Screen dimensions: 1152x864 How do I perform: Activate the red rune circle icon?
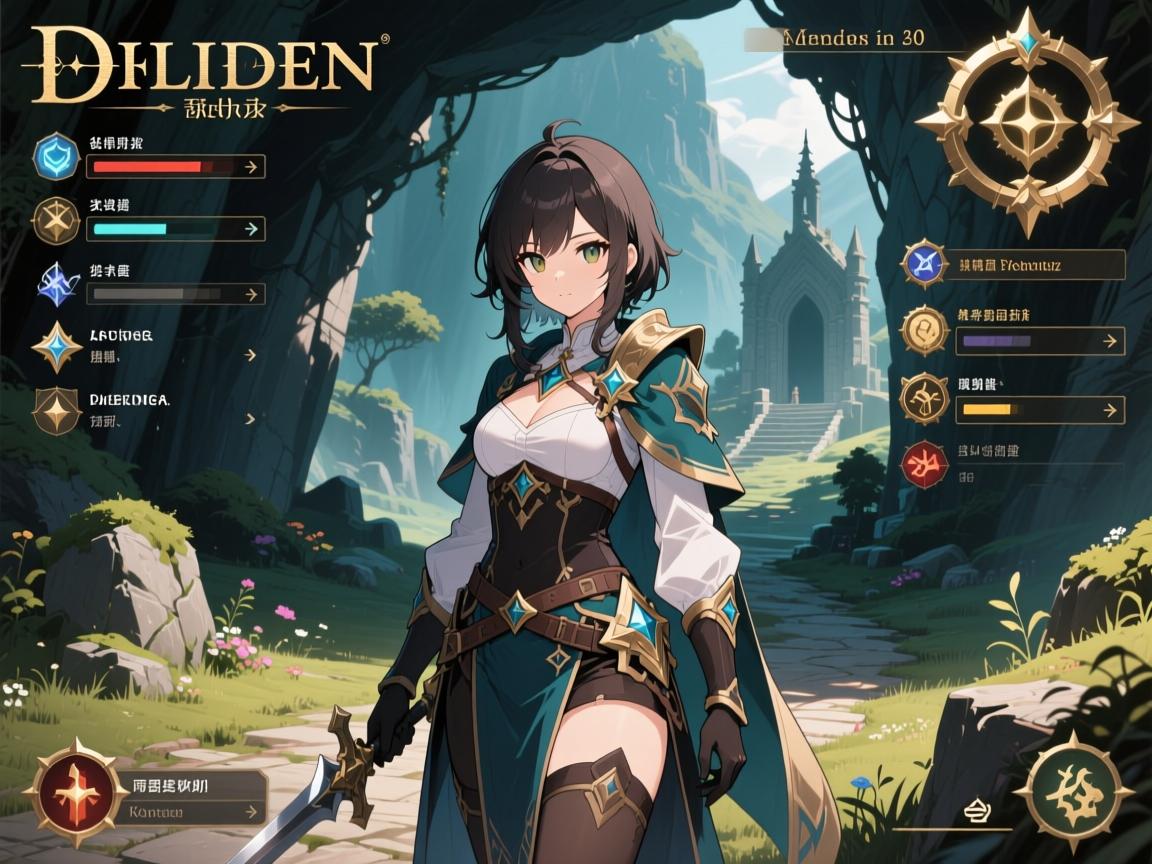[925, 466]
